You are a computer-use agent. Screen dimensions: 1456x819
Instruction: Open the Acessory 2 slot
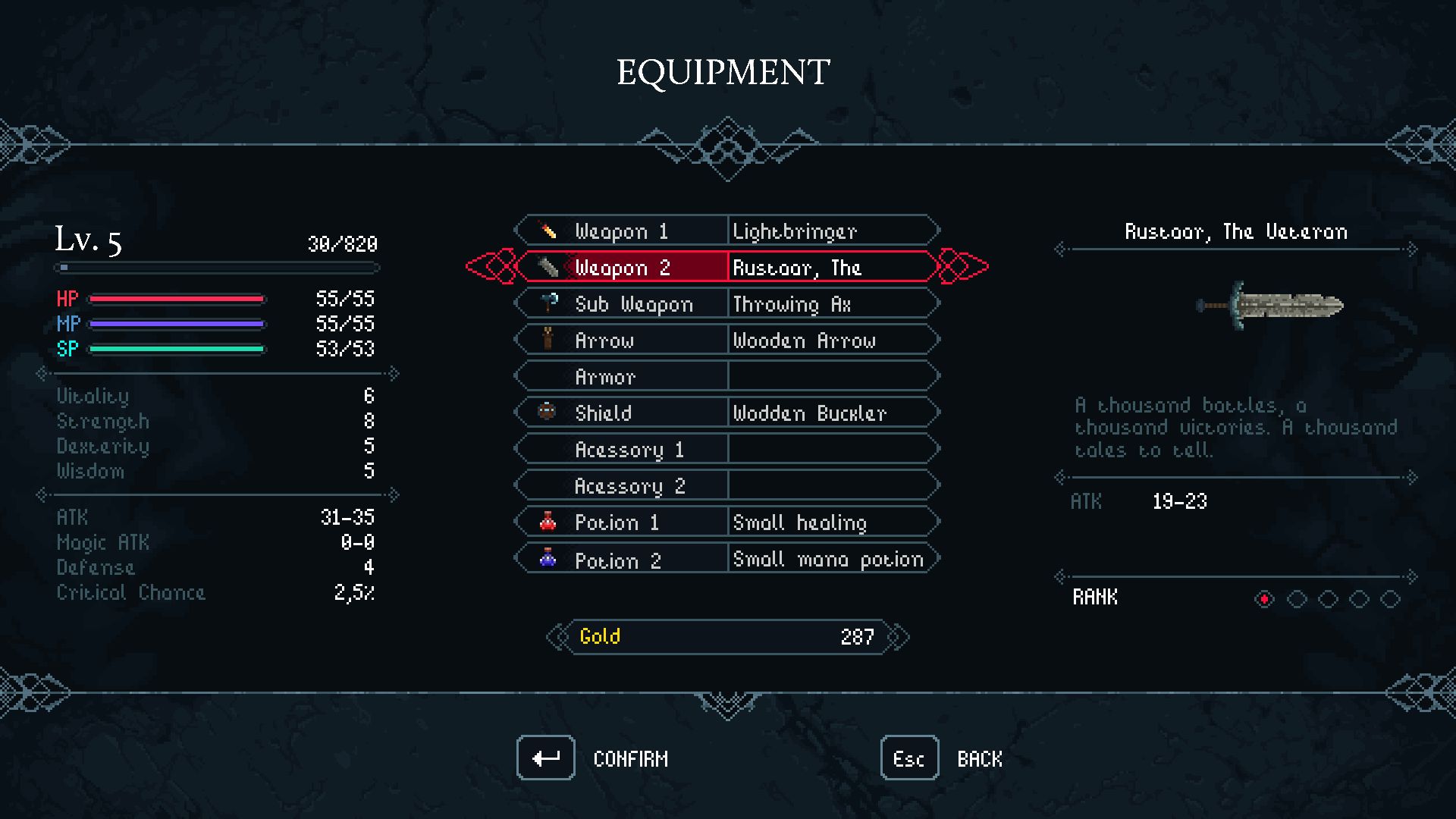point(726,485)
